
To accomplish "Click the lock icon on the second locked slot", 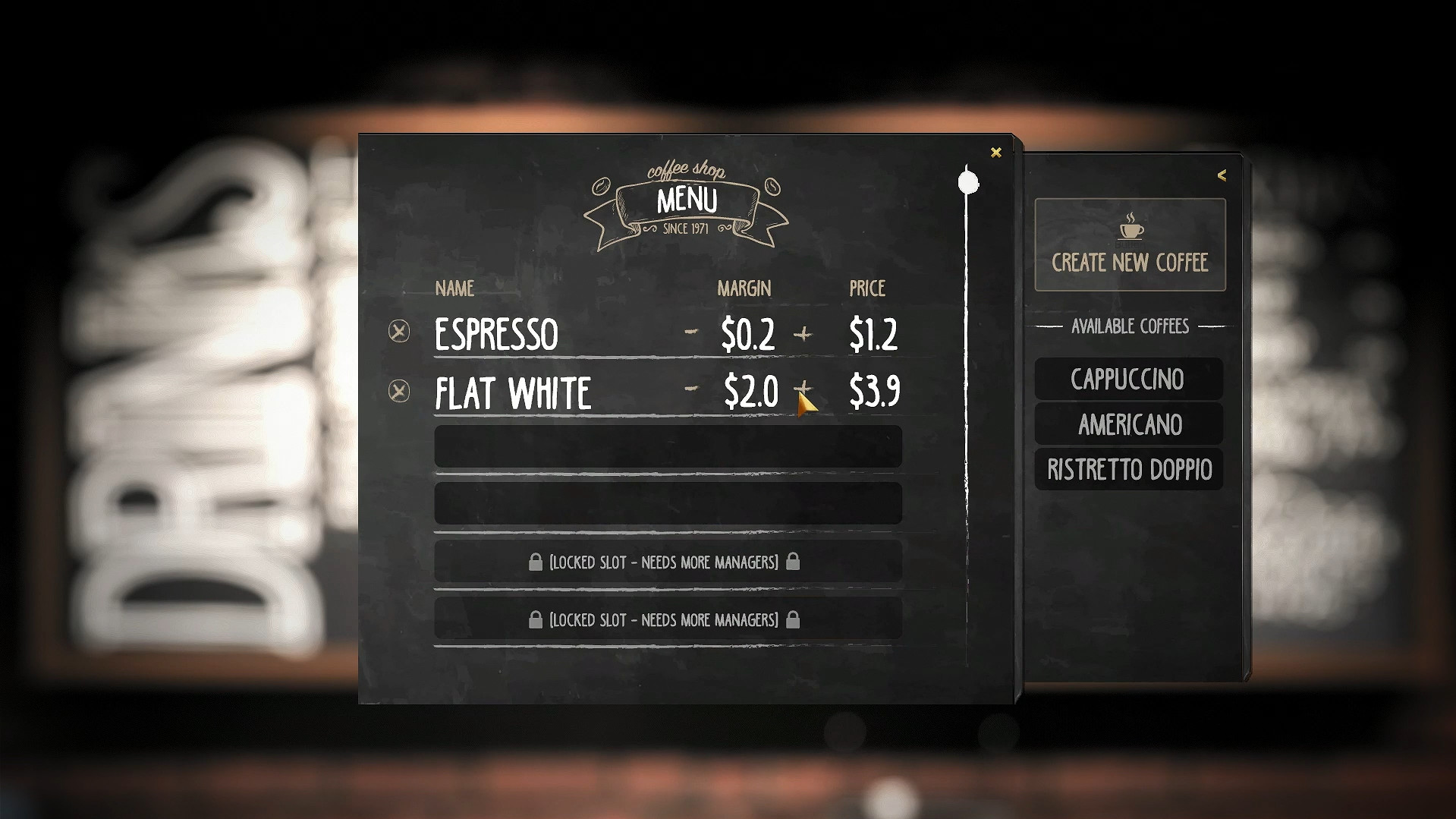I will pyautogui.click(x=536, y=619).
